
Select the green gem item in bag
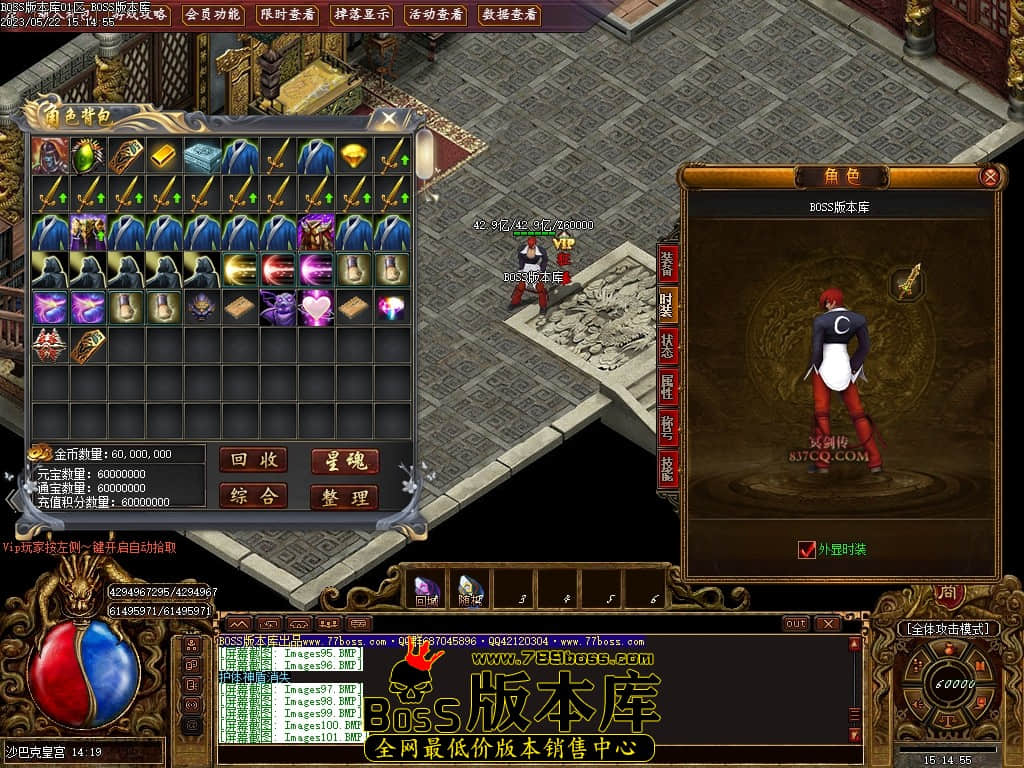pyautogui.click(x=88, y=156)
